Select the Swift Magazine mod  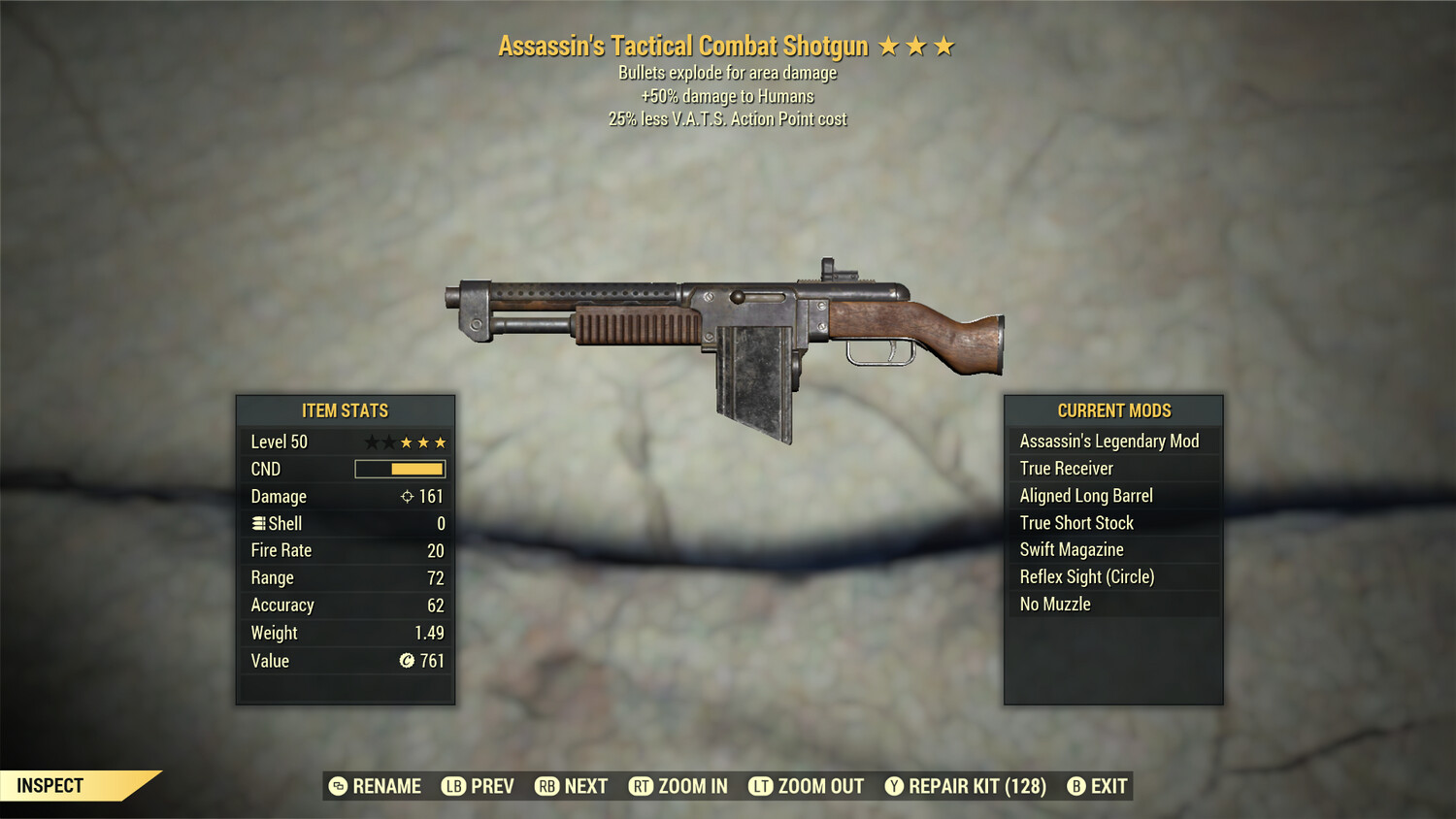coord(1112,549)
